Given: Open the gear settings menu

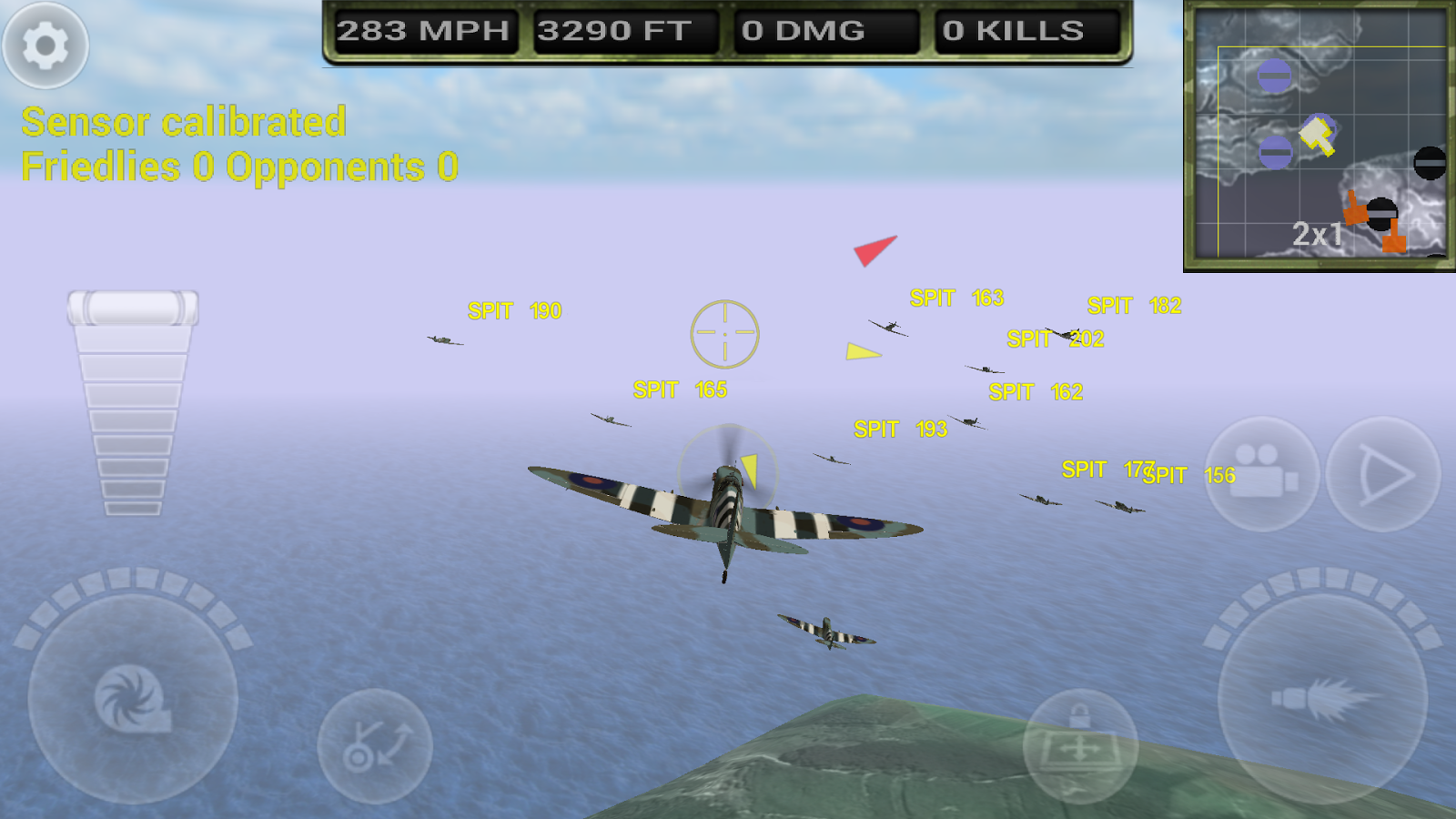Looking at the screenshot, I should tap(45, 45).
